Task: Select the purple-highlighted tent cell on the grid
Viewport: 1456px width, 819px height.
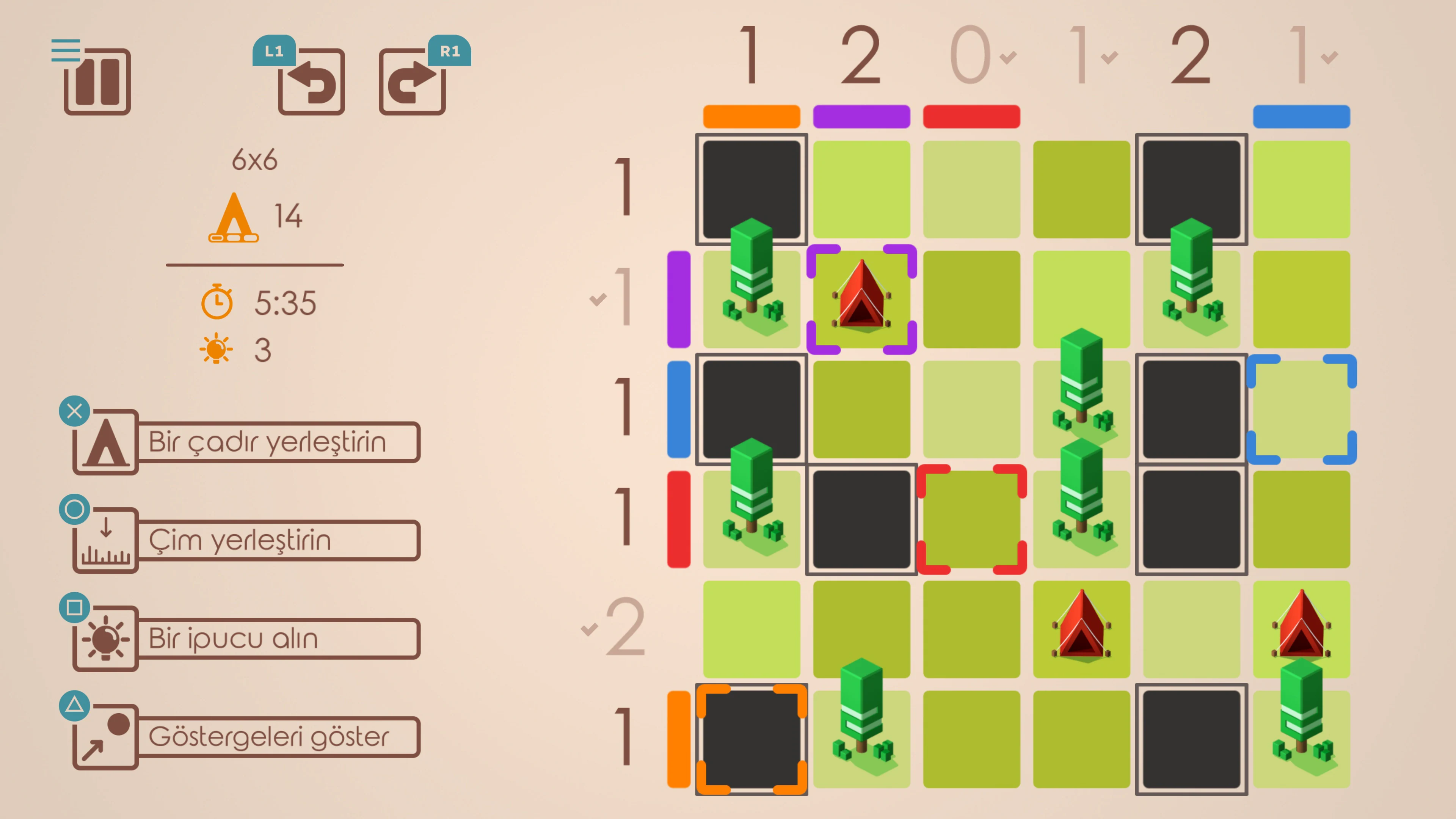Action: 861,298
